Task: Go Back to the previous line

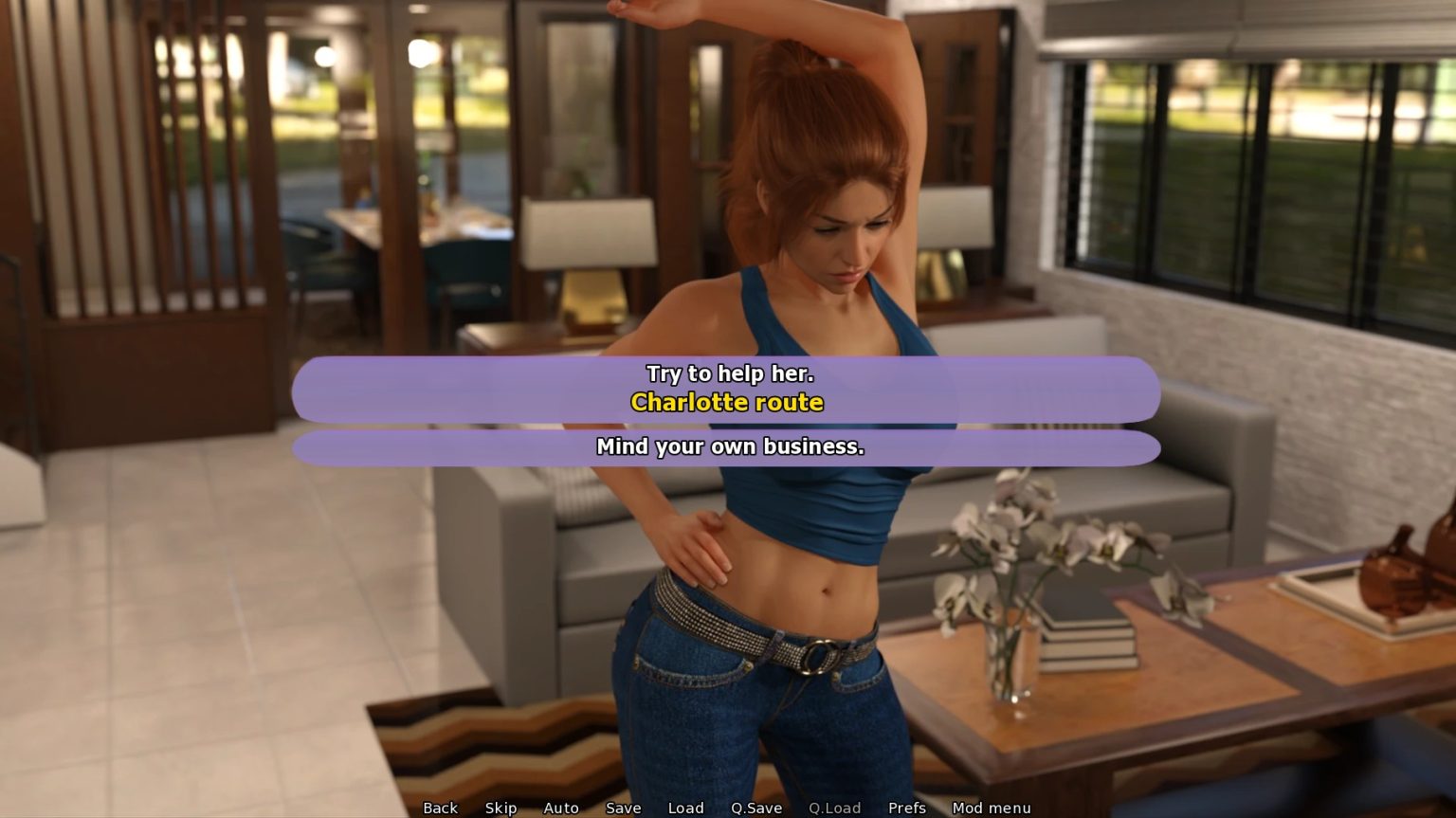Action: click(x=440, y=808)
